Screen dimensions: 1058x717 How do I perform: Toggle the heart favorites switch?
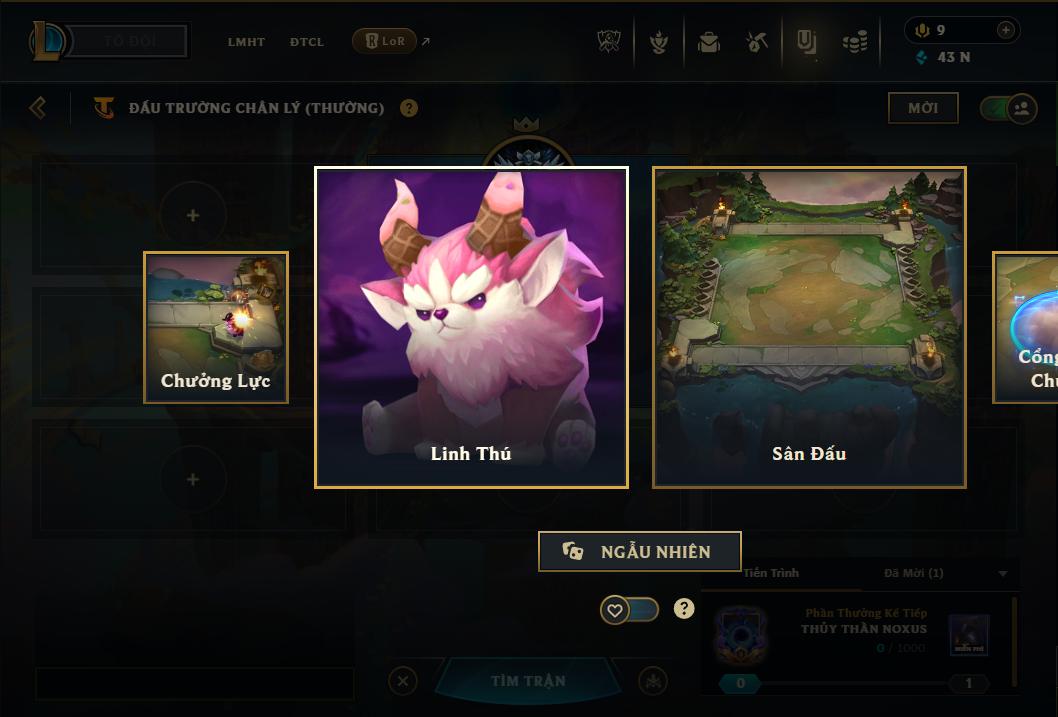629,609
